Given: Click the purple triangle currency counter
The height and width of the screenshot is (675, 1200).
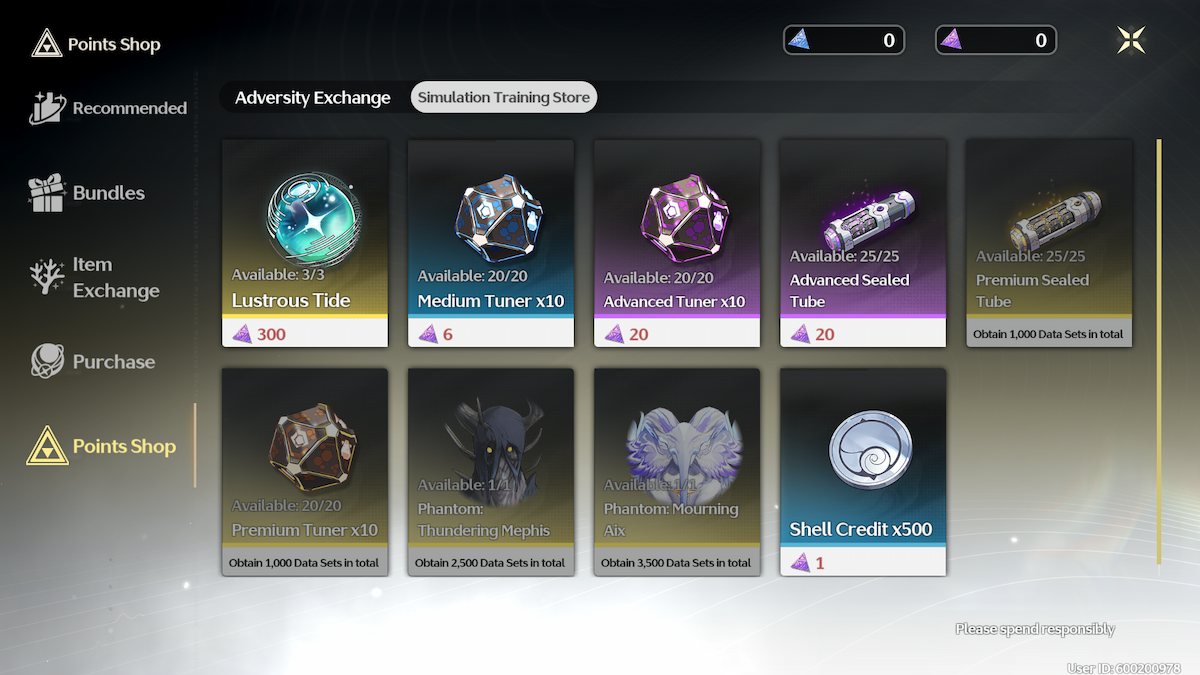Looking at the screenshot, I should click(x=996, y=40).
